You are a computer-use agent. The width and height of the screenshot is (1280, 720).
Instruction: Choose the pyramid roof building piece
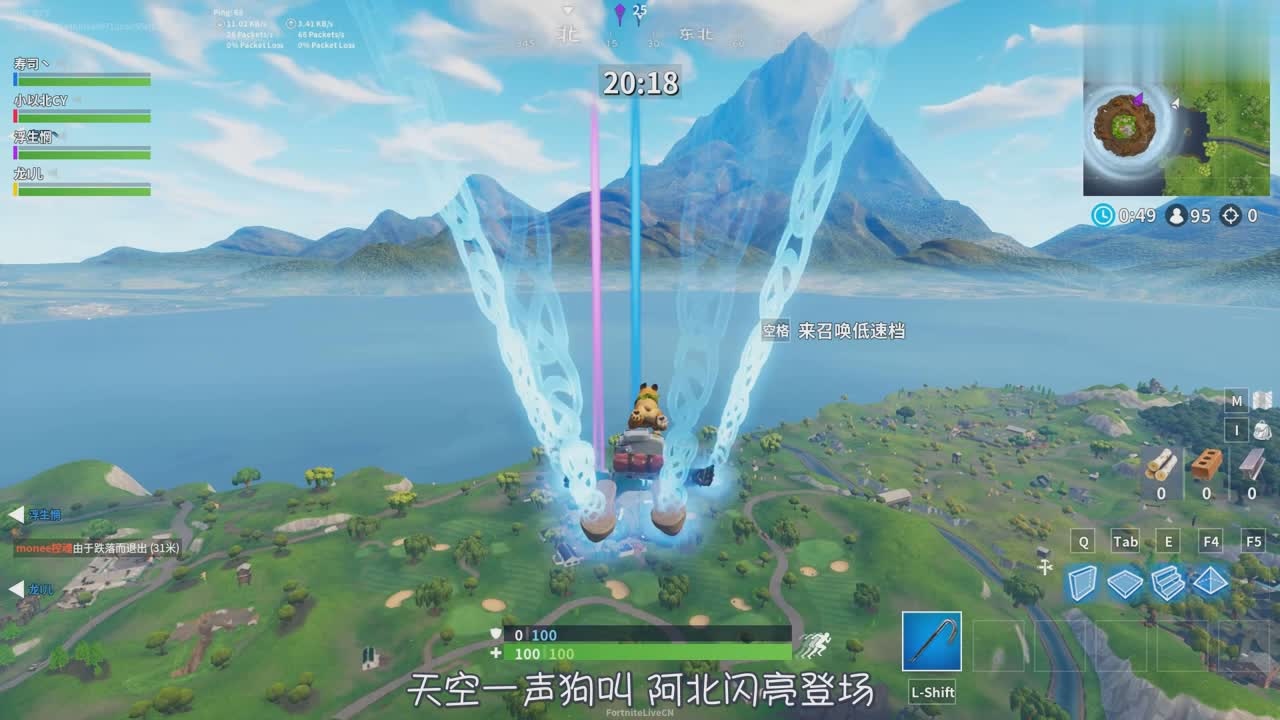[x=1211, y=582]
